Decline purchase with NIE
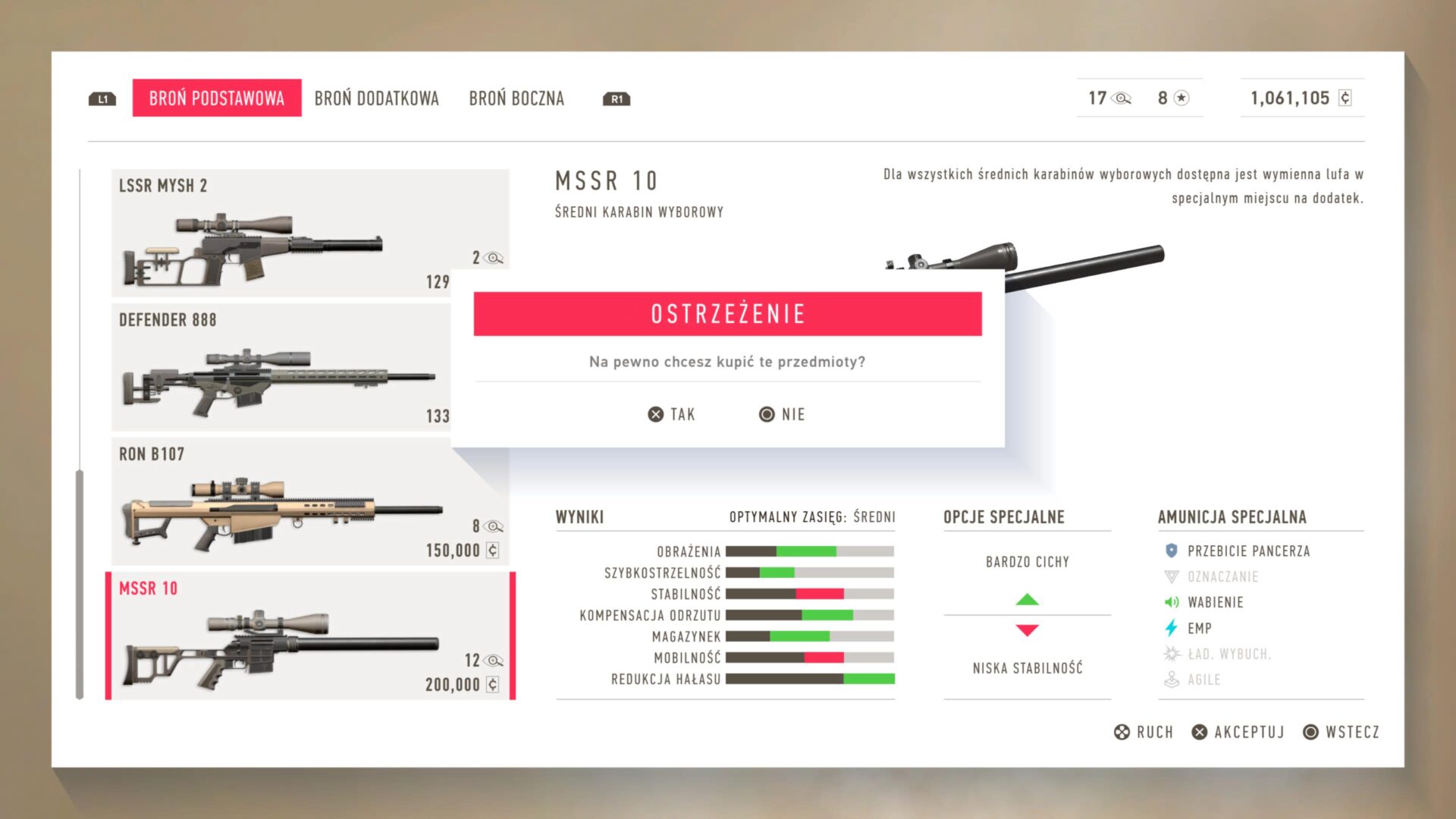The height and width of the screenshot is (819, 1456). 782,414
